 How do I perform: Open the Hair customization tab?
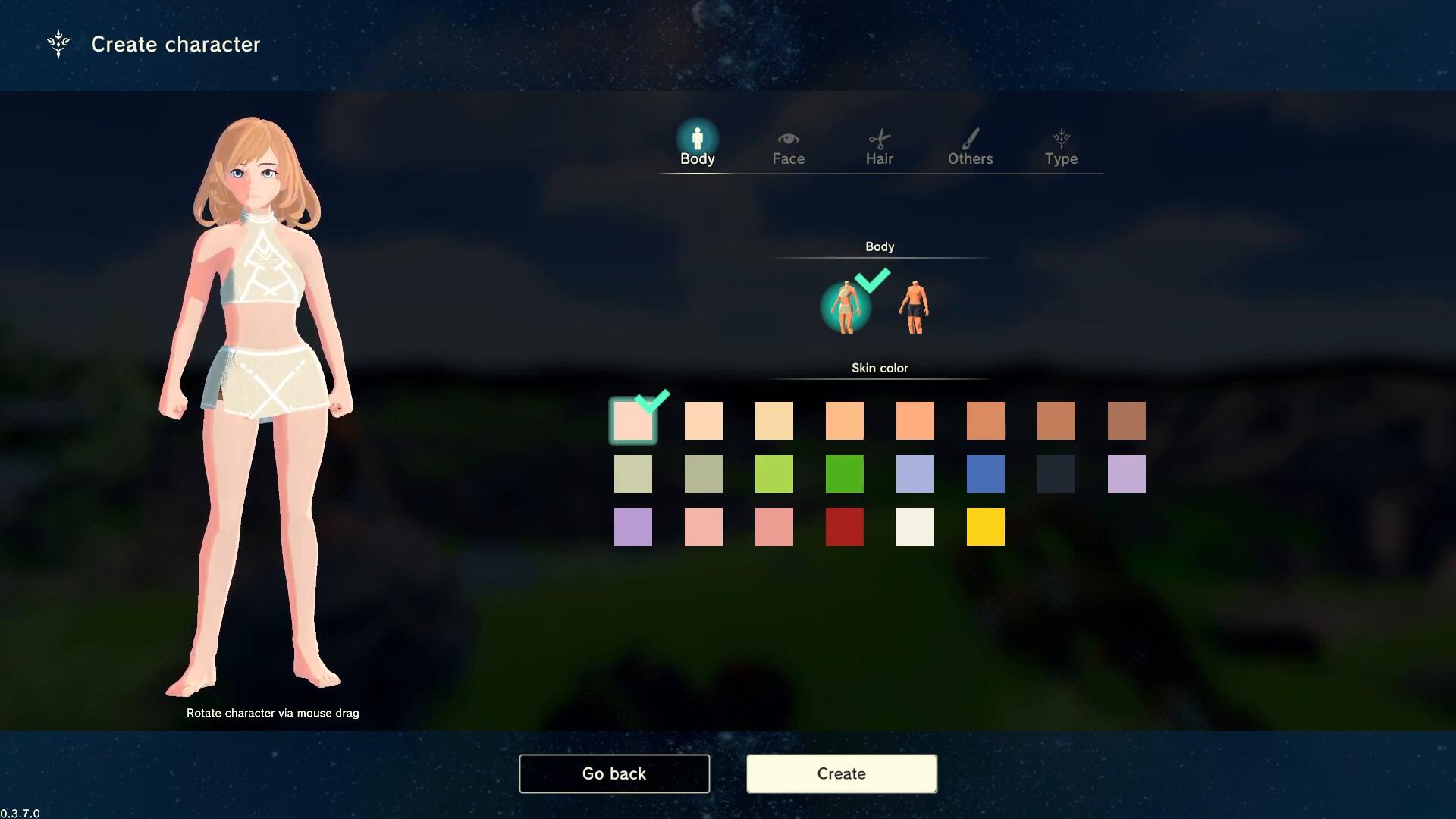879,147
